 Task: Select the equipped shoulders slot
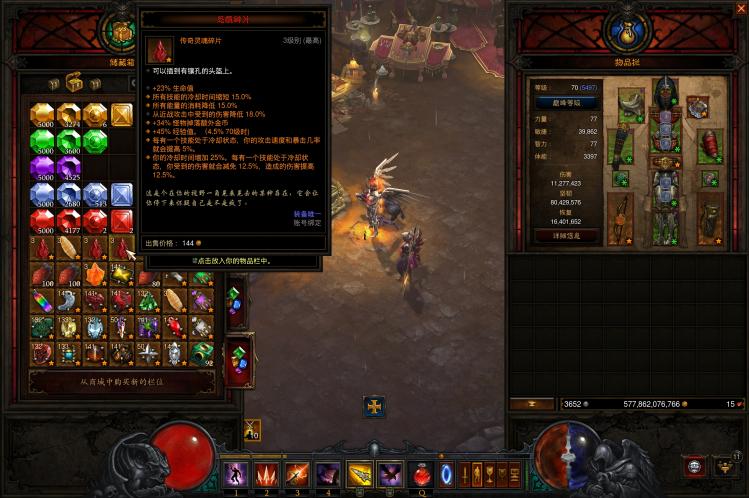pos(631,104)
